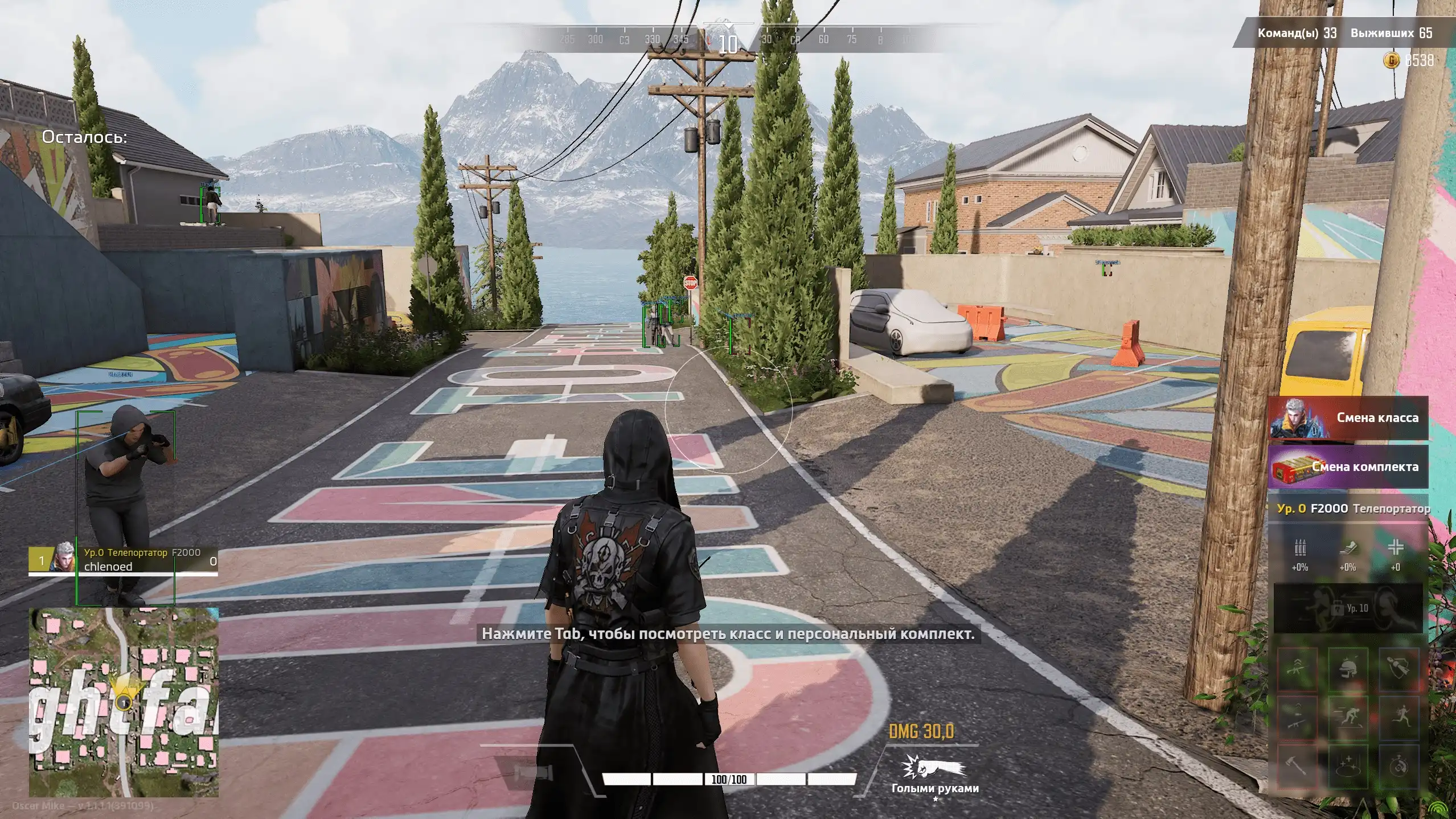Select the locked teleport ability (Ур. 10)
Screen dimensions: 1456x819
[1347, 608]
